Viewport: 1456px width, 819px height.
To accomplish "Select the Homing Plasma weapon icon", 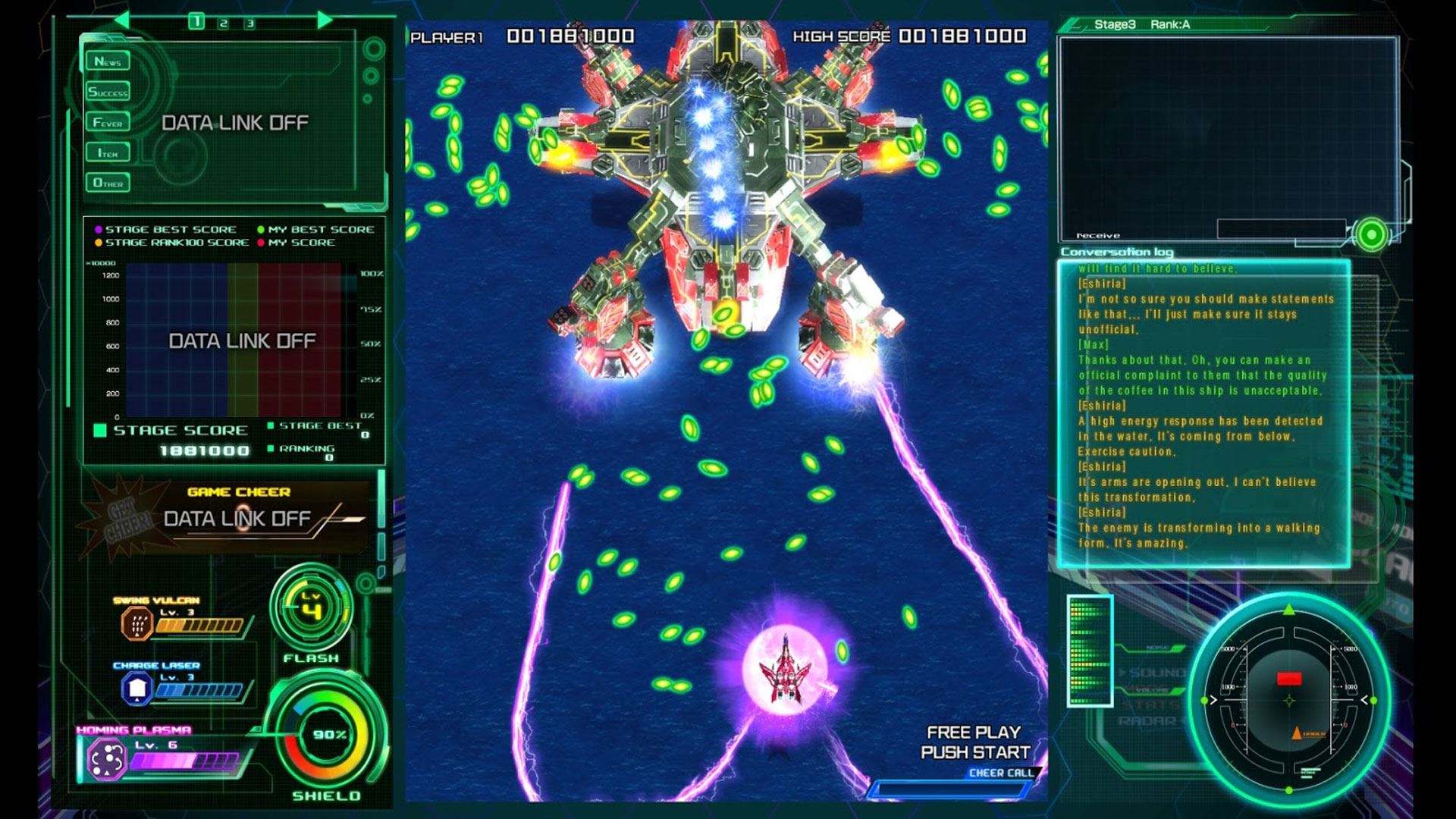I will [107, 758].
